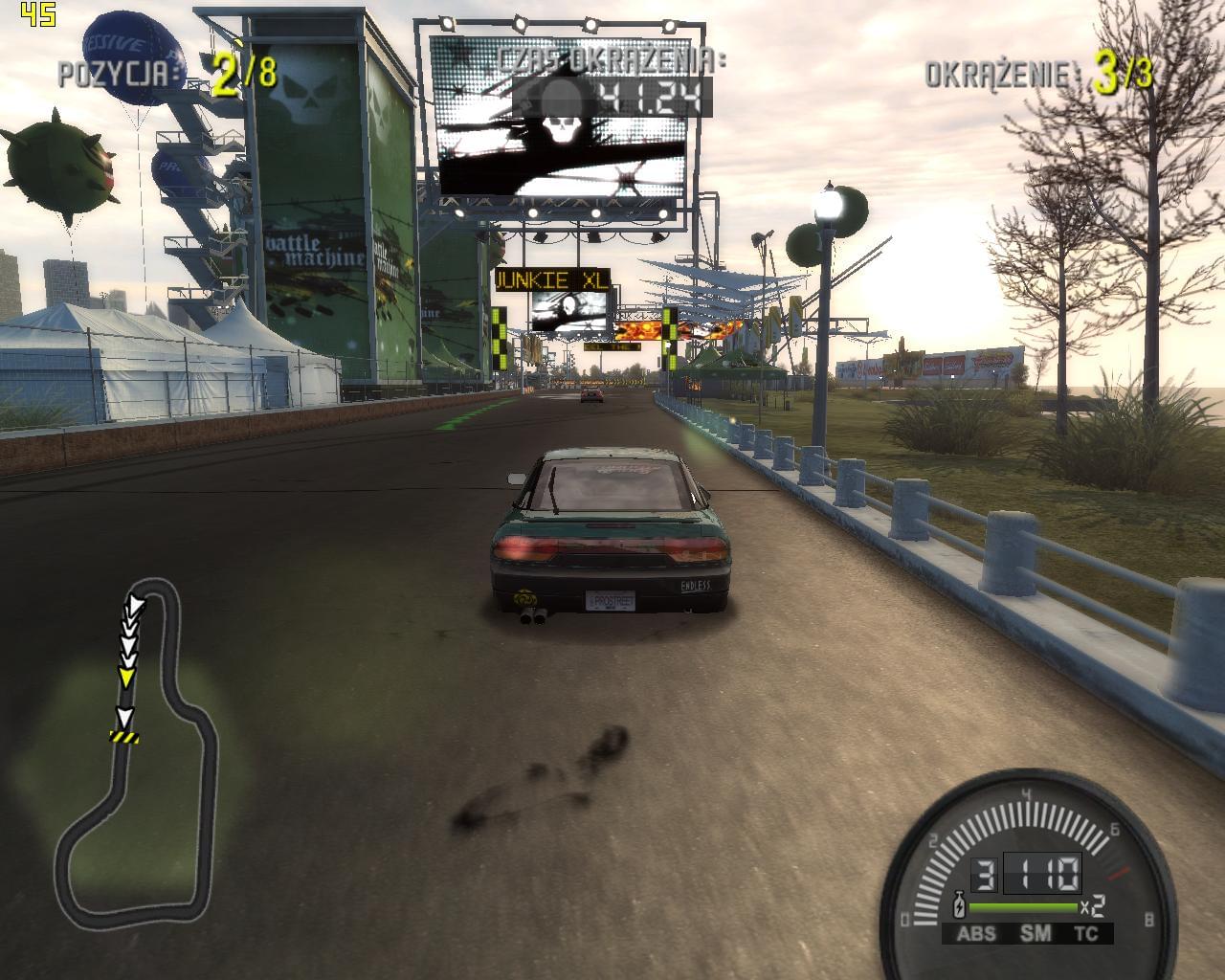Image resolution: width=1225 pixels, height=980 pixels.
Task: Toggle the ABS indicator
Action: (976, 933)
